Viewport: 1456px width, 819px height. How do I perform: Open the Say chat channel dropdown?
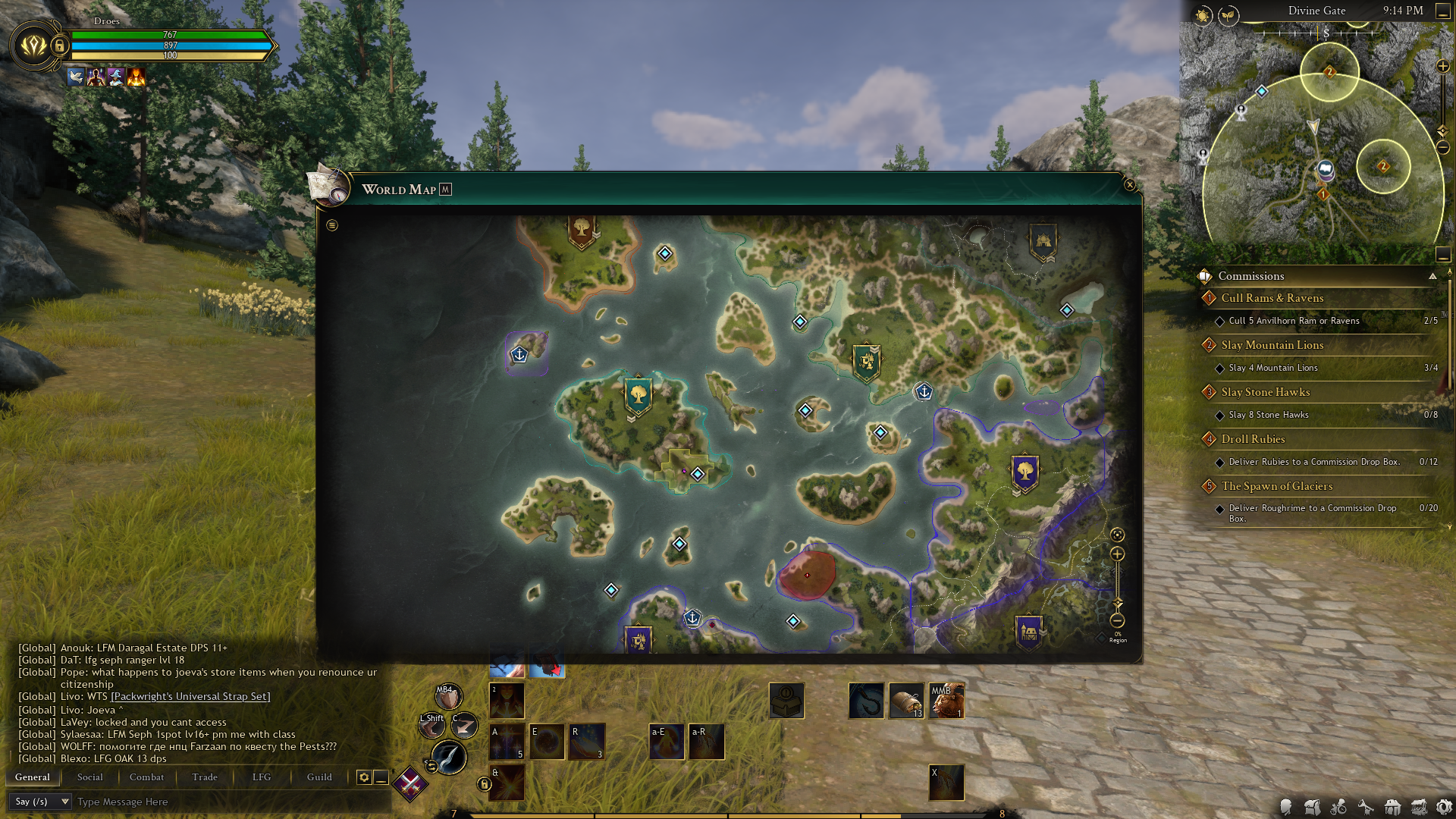tap(41, 802)
